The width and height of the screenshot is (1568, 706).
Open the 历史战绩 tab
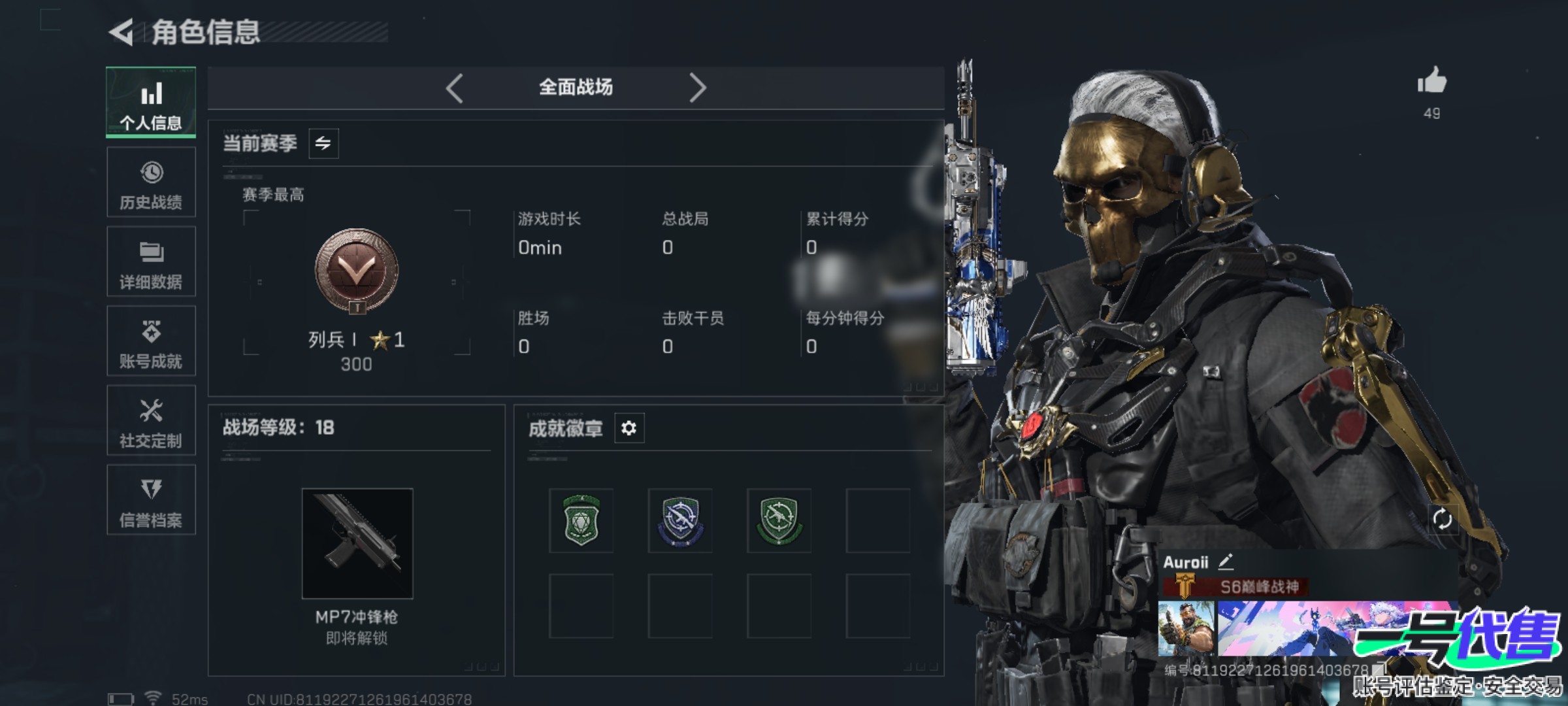point(151,182)
